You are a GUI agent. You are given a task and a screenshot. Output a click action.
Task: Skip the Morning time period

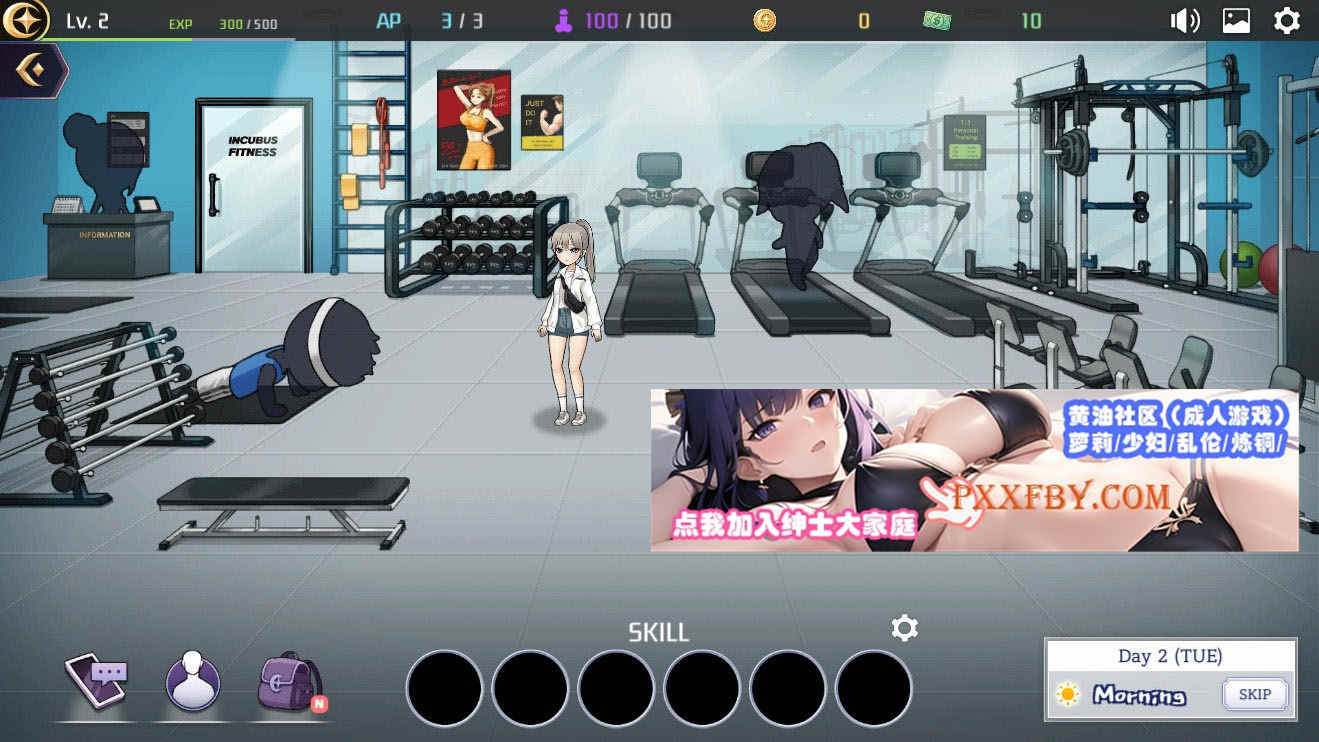[x=1254, y=694]
